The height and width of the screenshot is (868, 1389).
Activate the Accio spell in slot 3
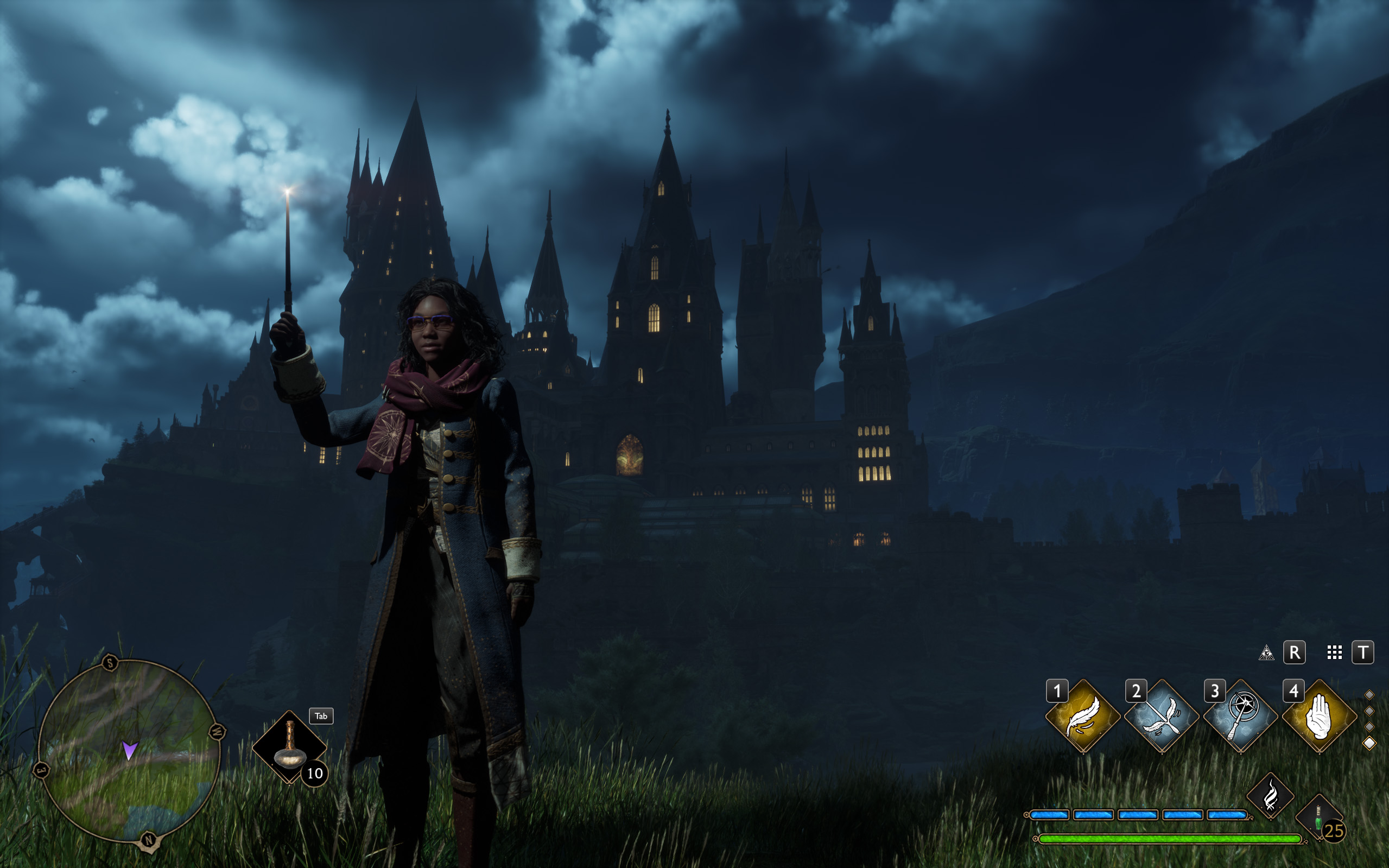[1240, 715]
